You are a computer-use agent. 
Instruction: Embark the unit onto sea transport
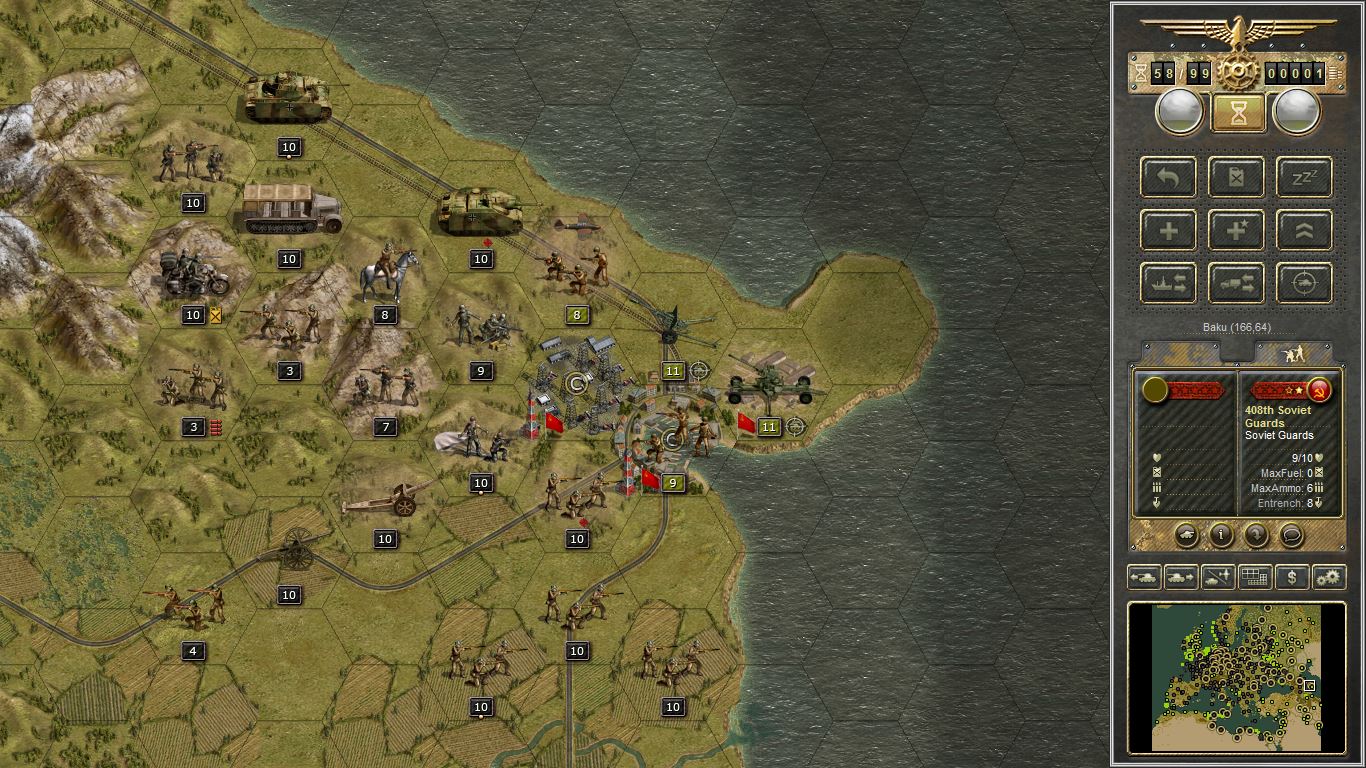tap(1168, 283)
